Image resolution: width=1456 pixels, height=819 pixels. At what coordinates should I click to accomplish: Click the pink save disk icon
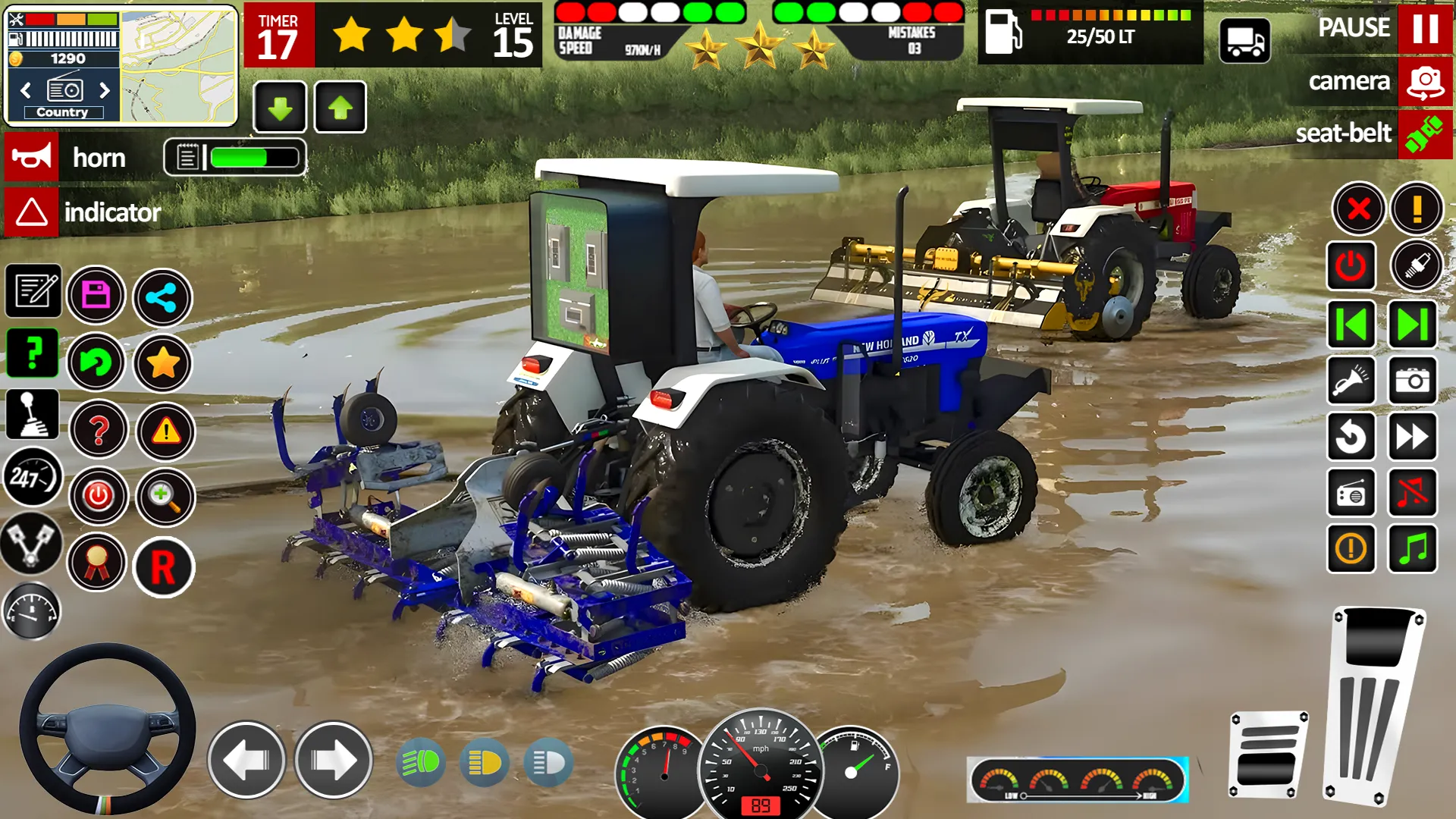tap(96, 295)
